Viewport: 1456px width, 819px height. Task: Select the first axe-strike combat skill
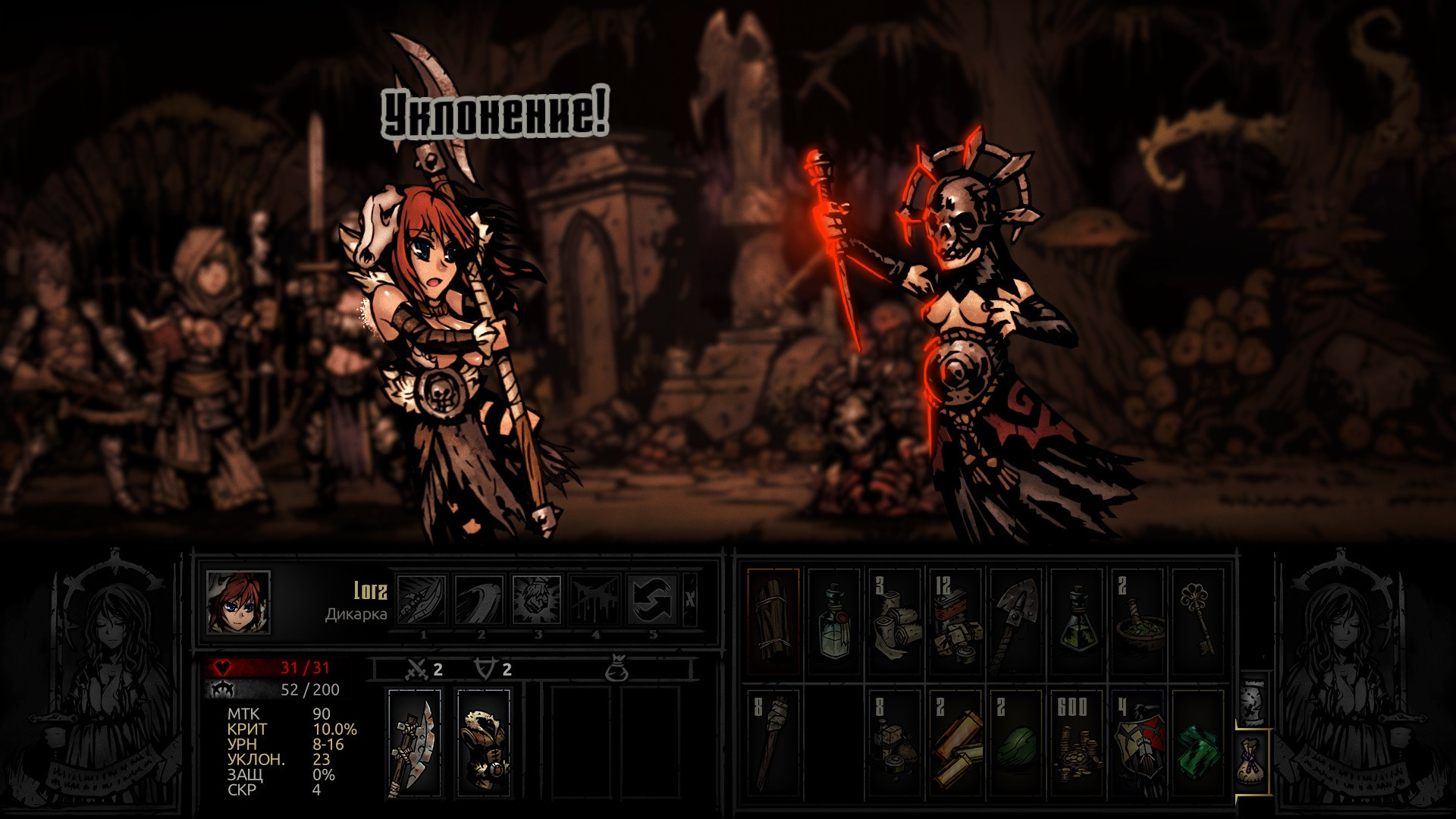click(422, 599)
